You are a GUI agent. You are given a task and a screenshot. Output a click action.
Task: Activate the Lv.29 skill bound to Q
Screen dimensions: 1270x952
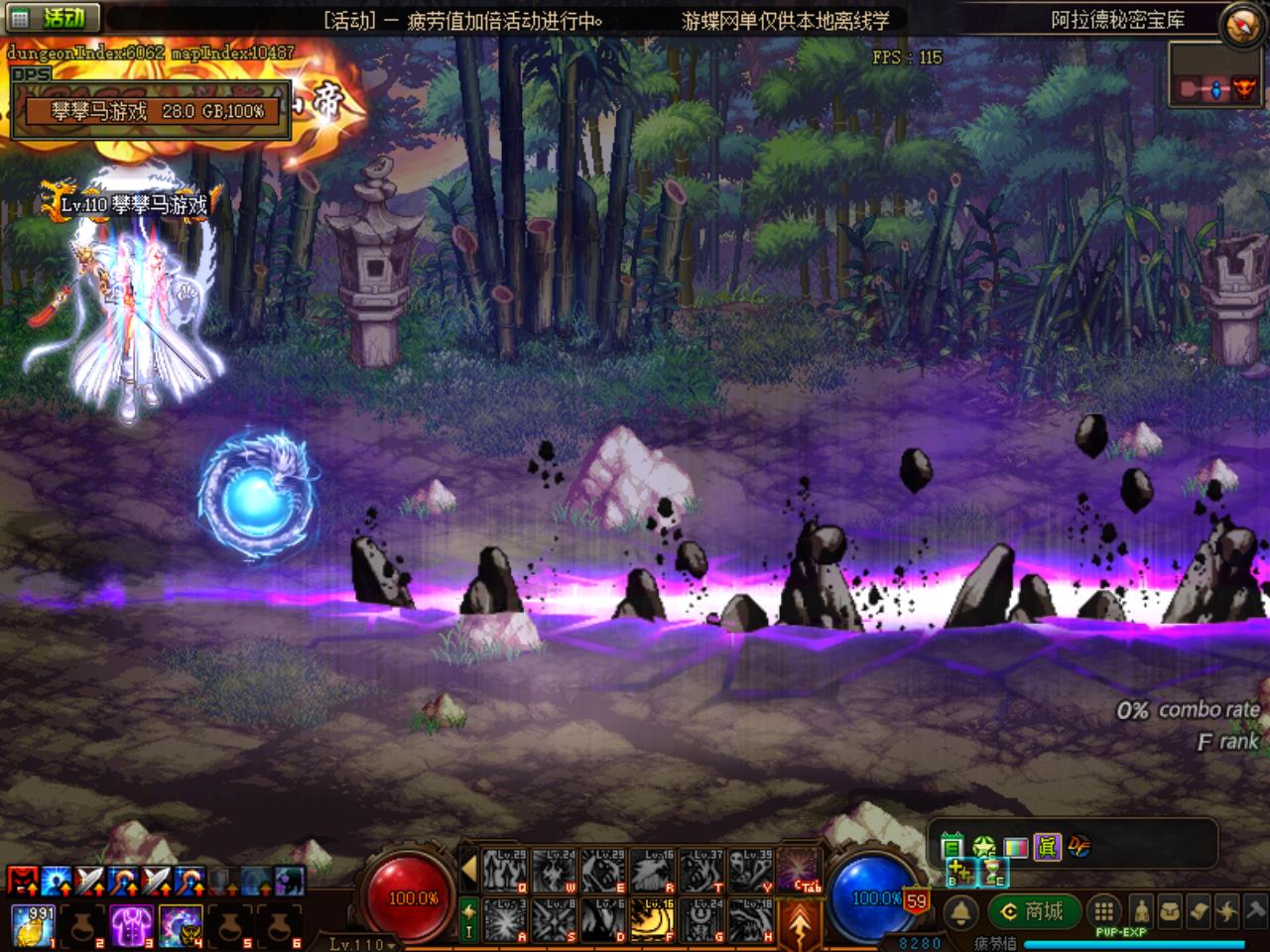tap(504, 870)
